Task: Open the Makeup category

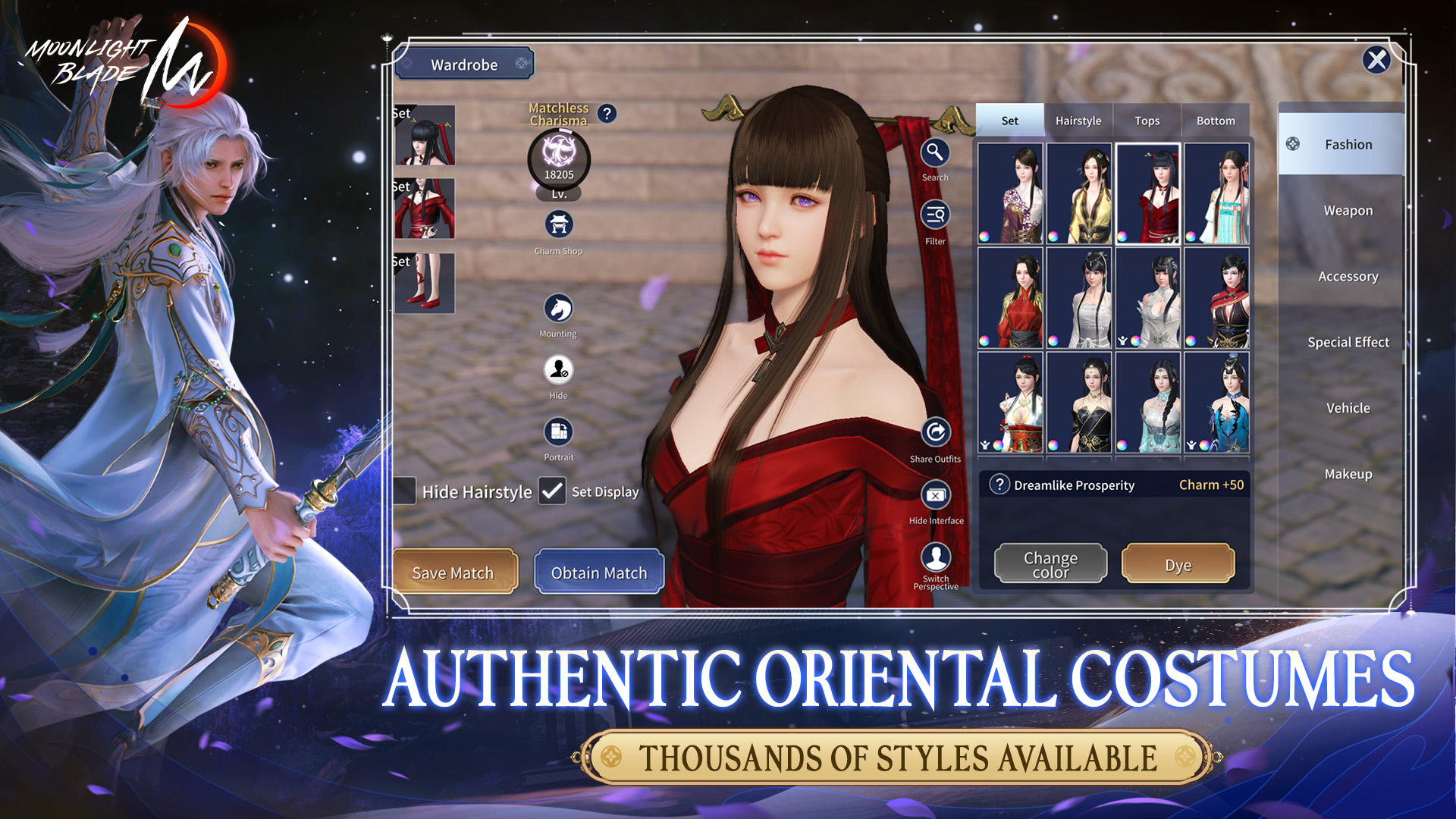Action: click(1348, 473)
